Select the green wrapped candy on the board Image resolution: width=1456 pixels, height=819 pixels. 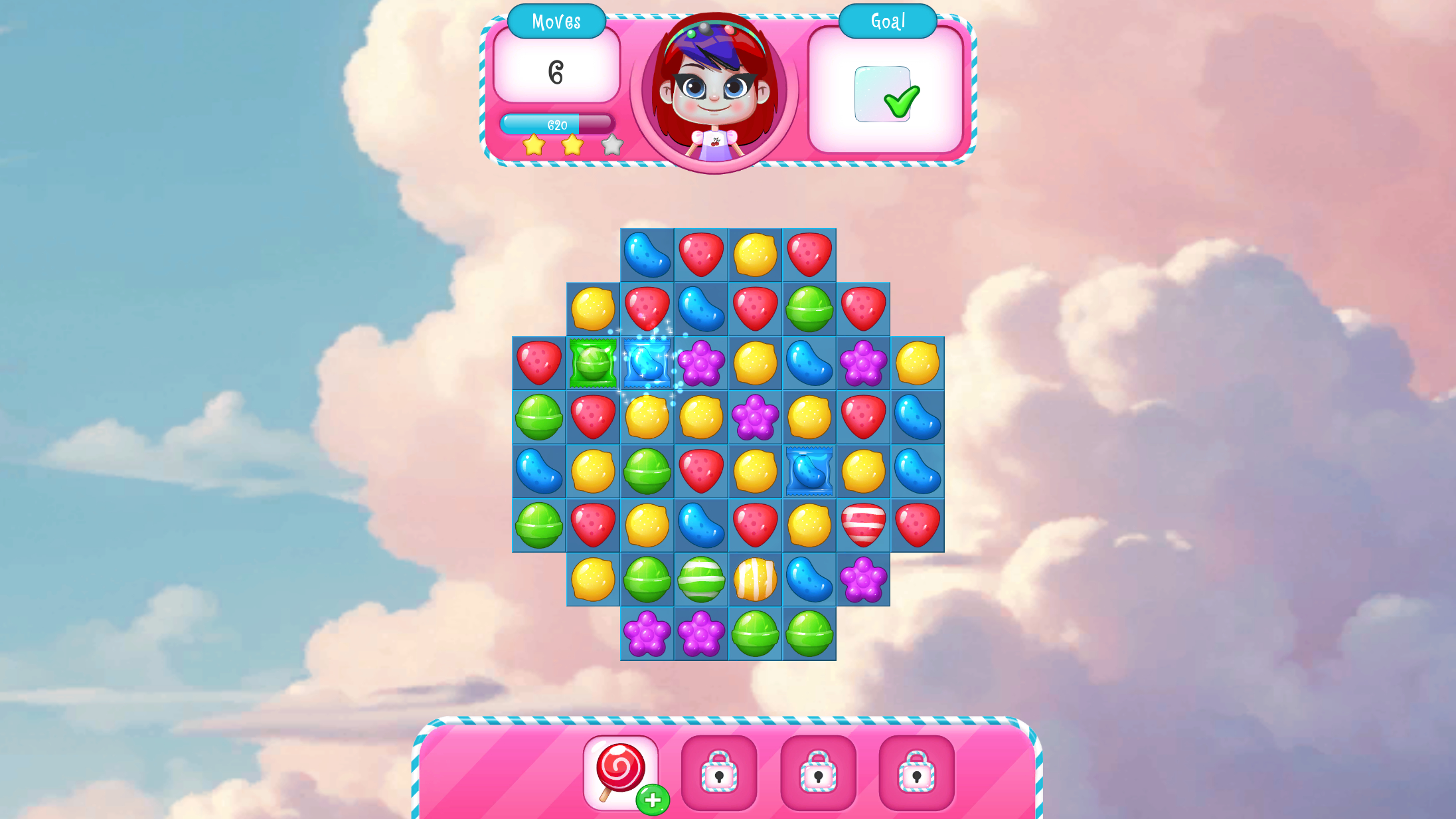(593, 363)
